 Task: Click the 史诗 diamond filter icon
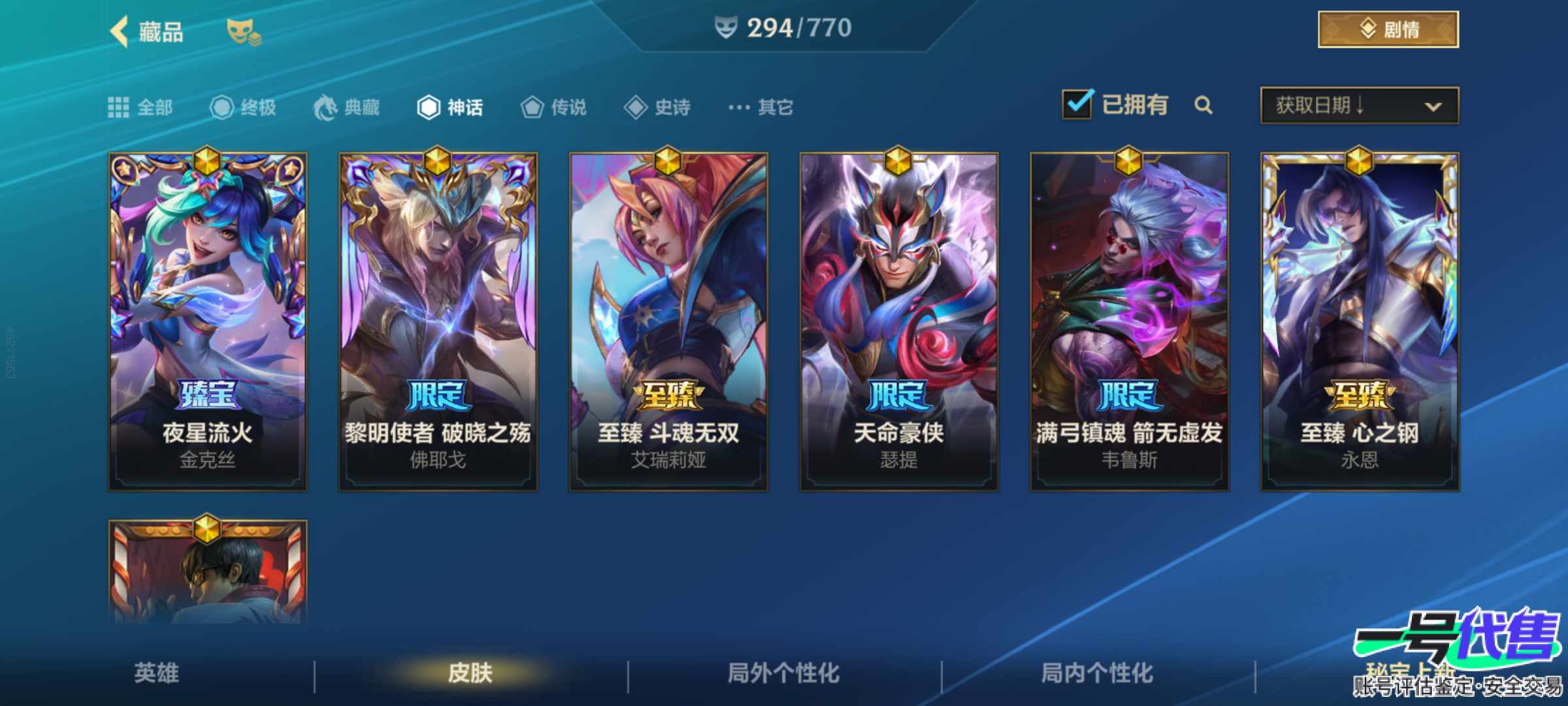click(635, 108)
